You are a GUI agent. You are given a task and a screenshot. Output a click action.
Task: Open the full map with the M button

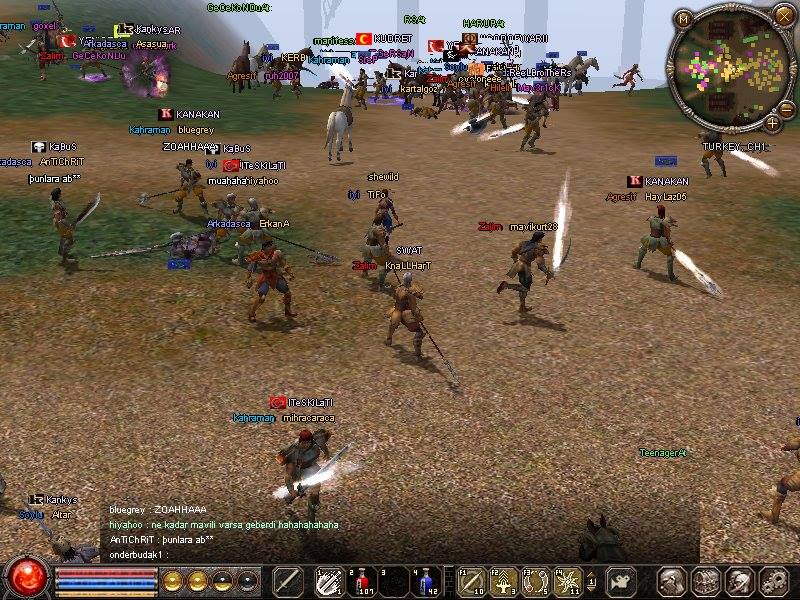(x=684, y=17)
